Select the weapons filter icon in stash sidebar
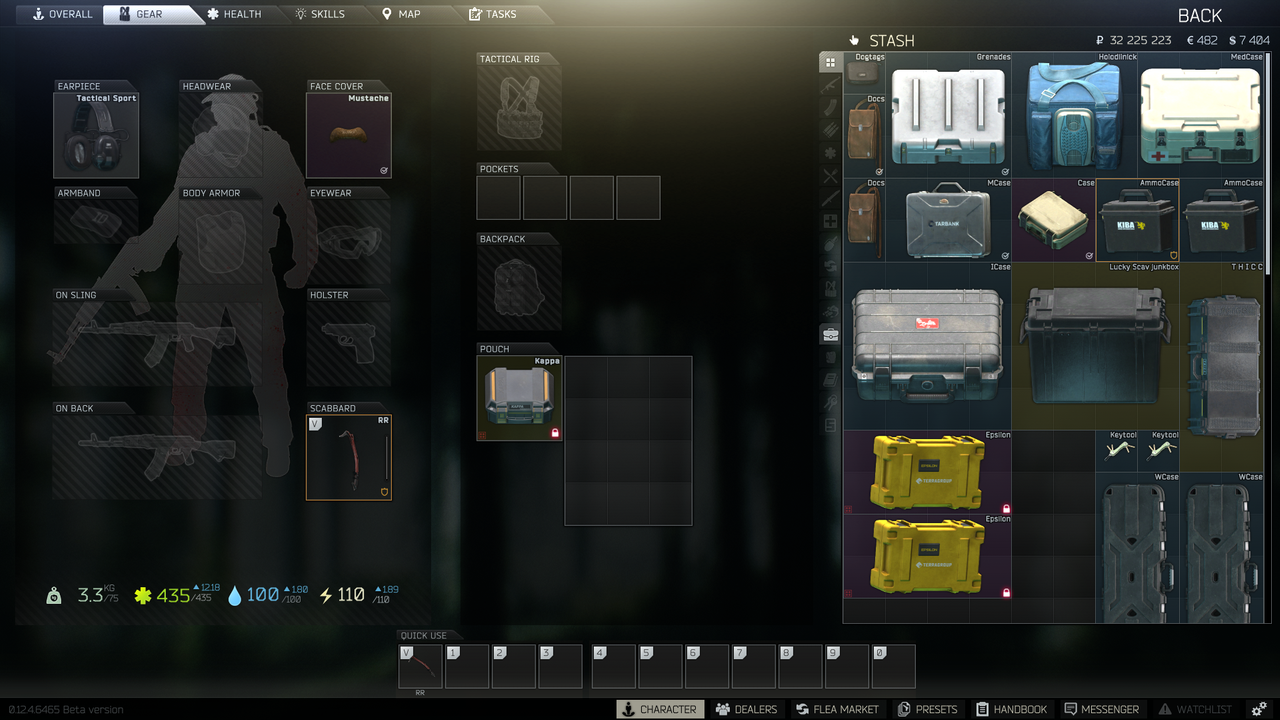1280x720 pixels. click(x=830, y=84)
